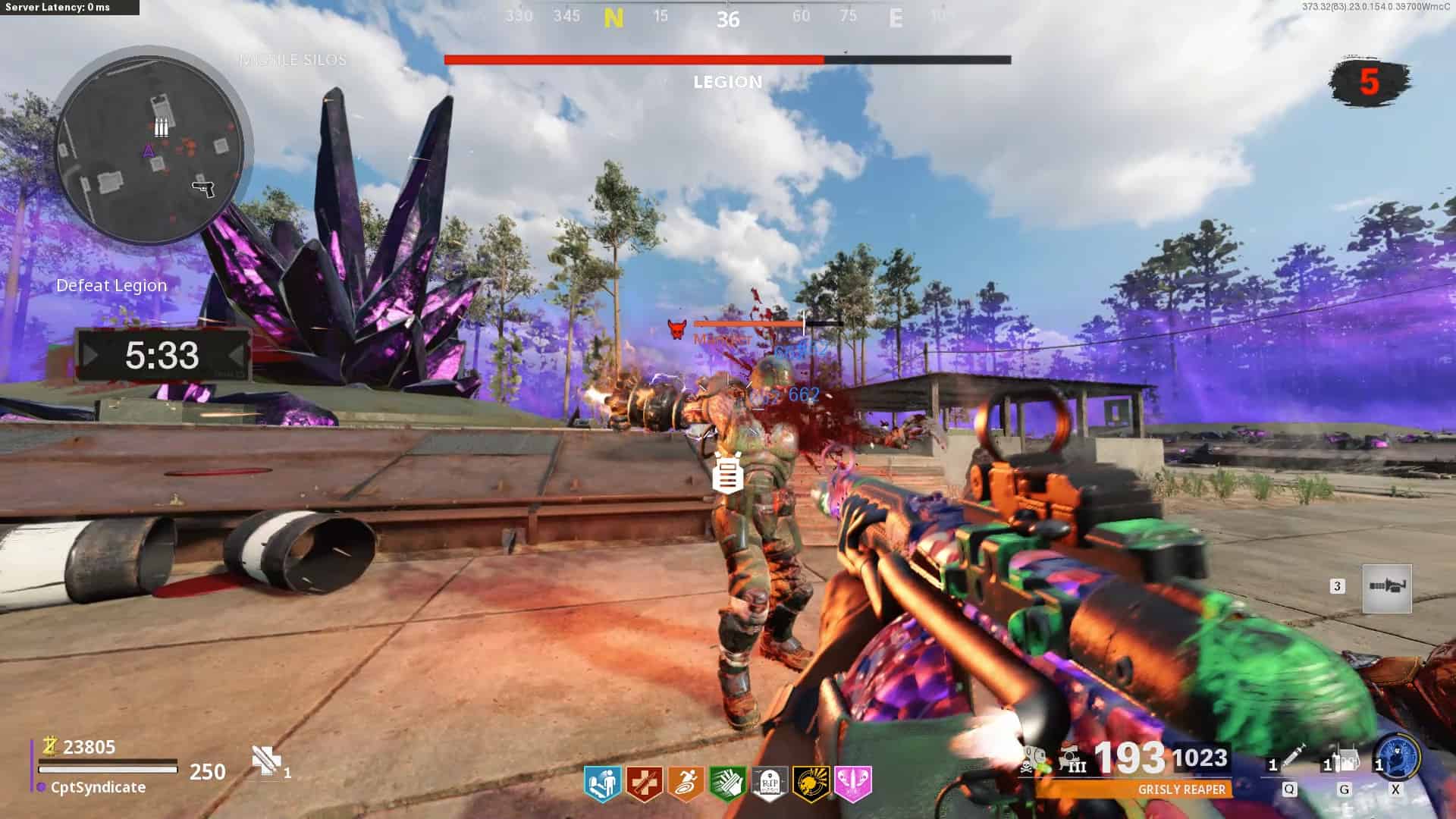The image size is (1456, 819).
Task: Click the pink Elemental Pop perk icon
Action: coord(852,783)
